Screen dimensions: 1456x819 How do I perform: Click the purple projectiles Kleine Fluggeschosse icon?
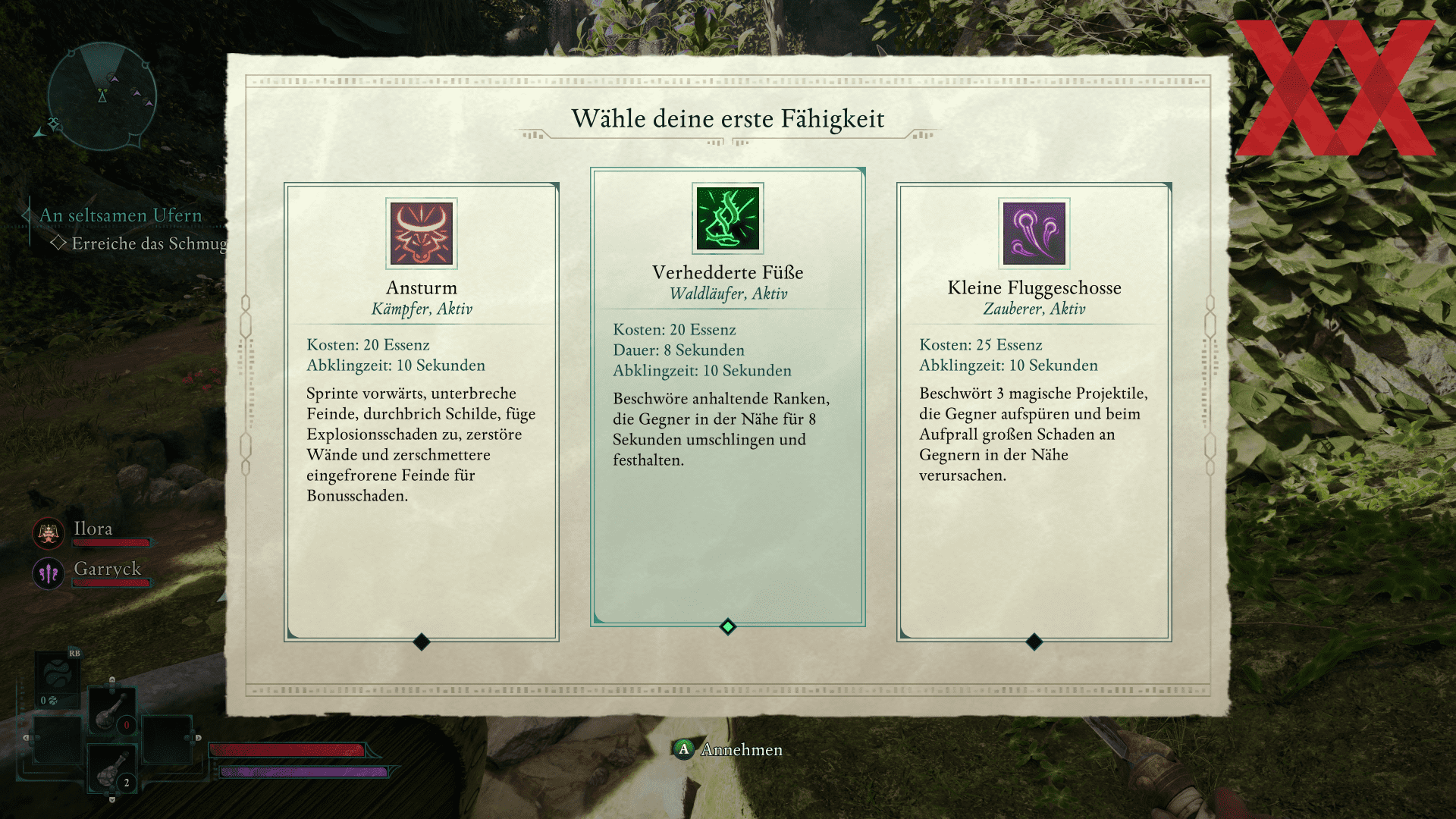(1034, 234)
